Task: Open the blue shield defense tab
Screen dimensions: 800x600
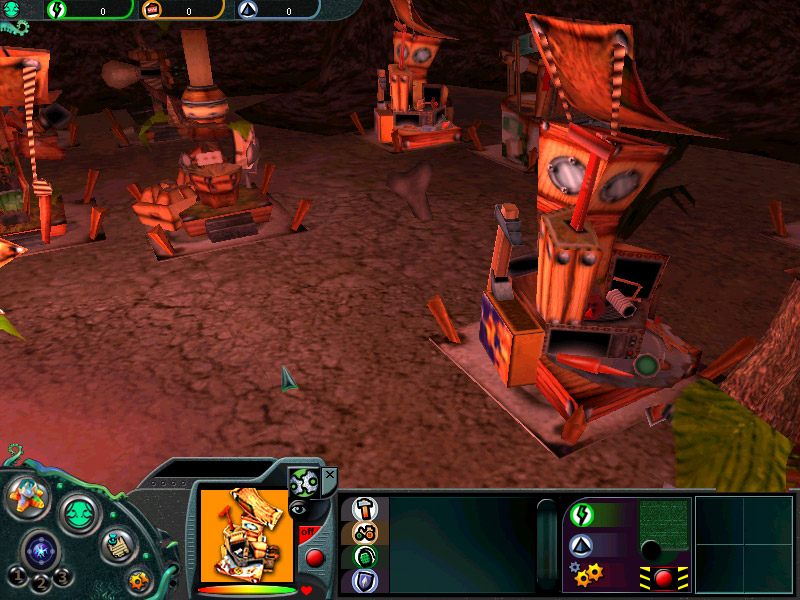Action: click(364, 581)
